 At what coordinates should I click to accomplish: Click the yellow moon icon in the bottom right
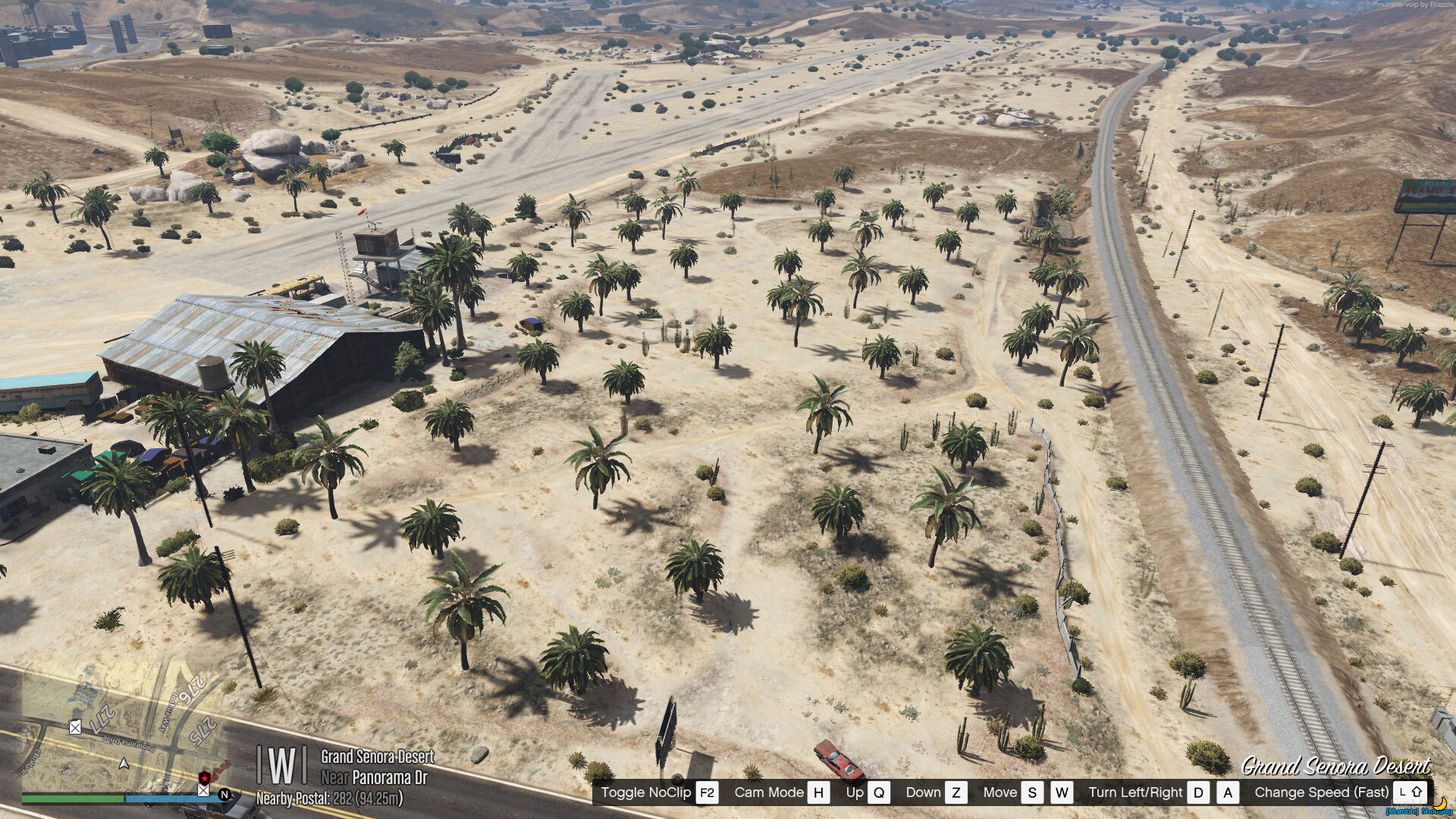pos(1440,805)
